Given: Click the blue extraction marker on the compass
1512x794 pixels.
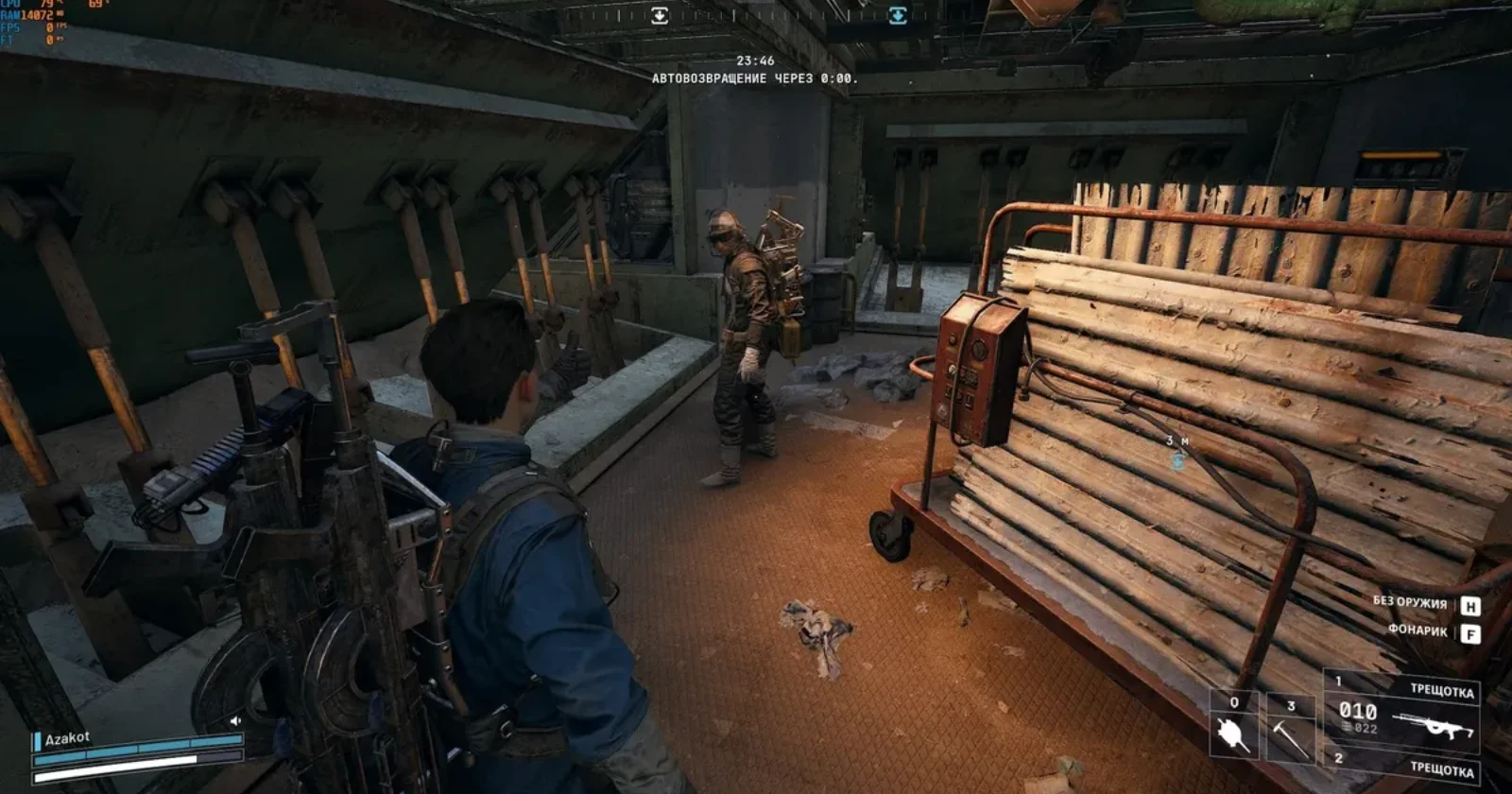Looking at the screenshot, I should (x=897, y=15).
